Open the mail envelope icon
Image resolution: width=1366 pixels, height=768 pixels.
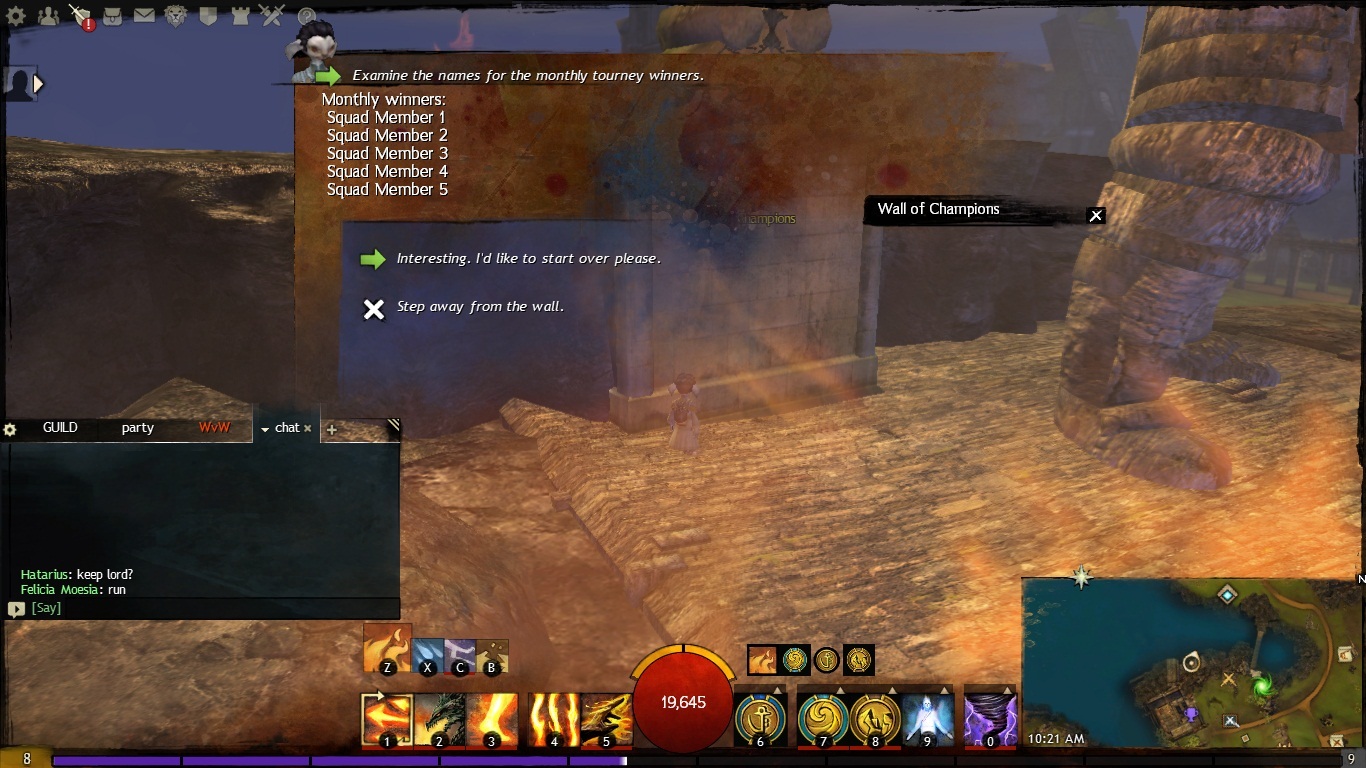144,15
